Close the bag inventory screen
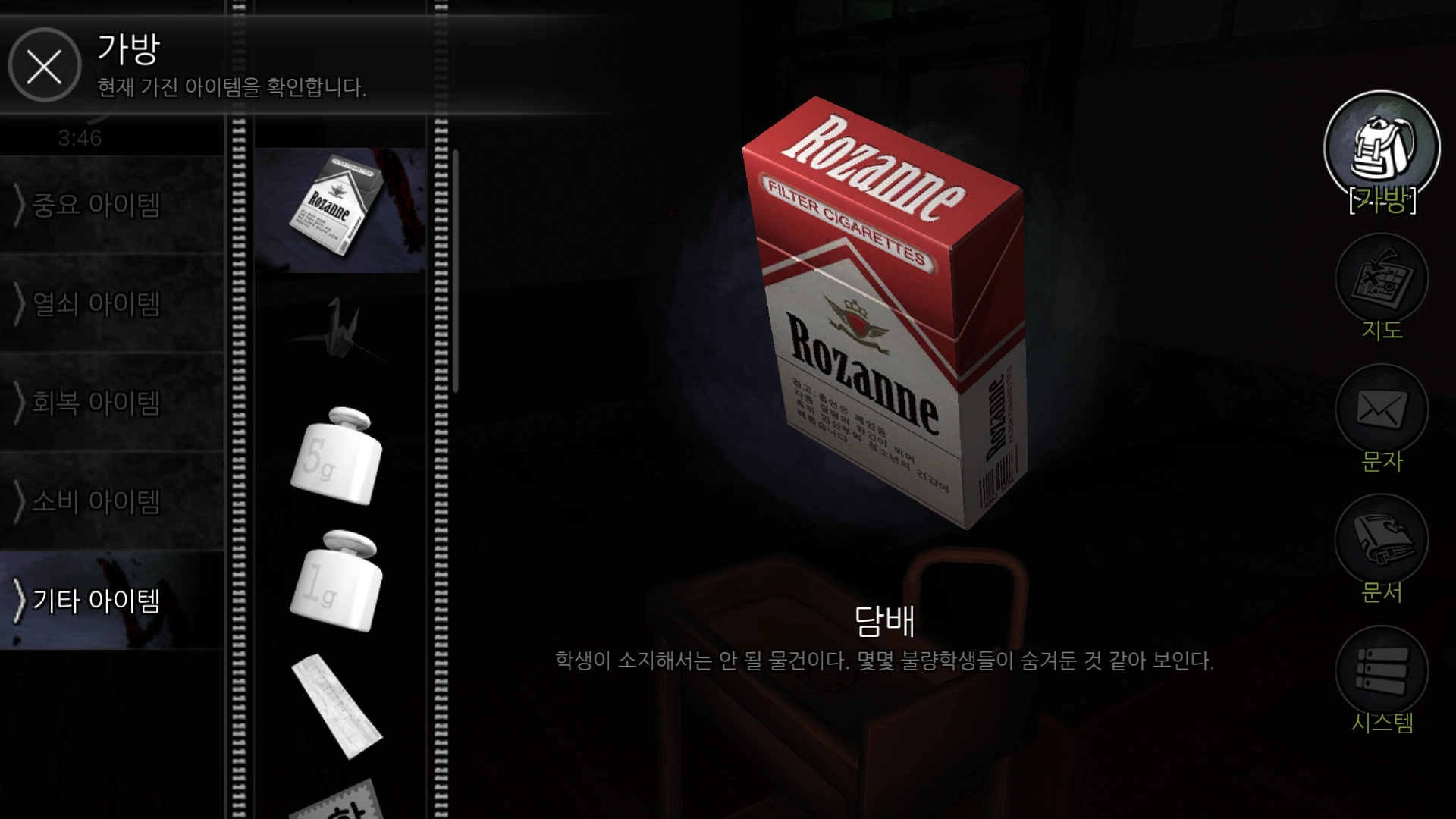 44,65
